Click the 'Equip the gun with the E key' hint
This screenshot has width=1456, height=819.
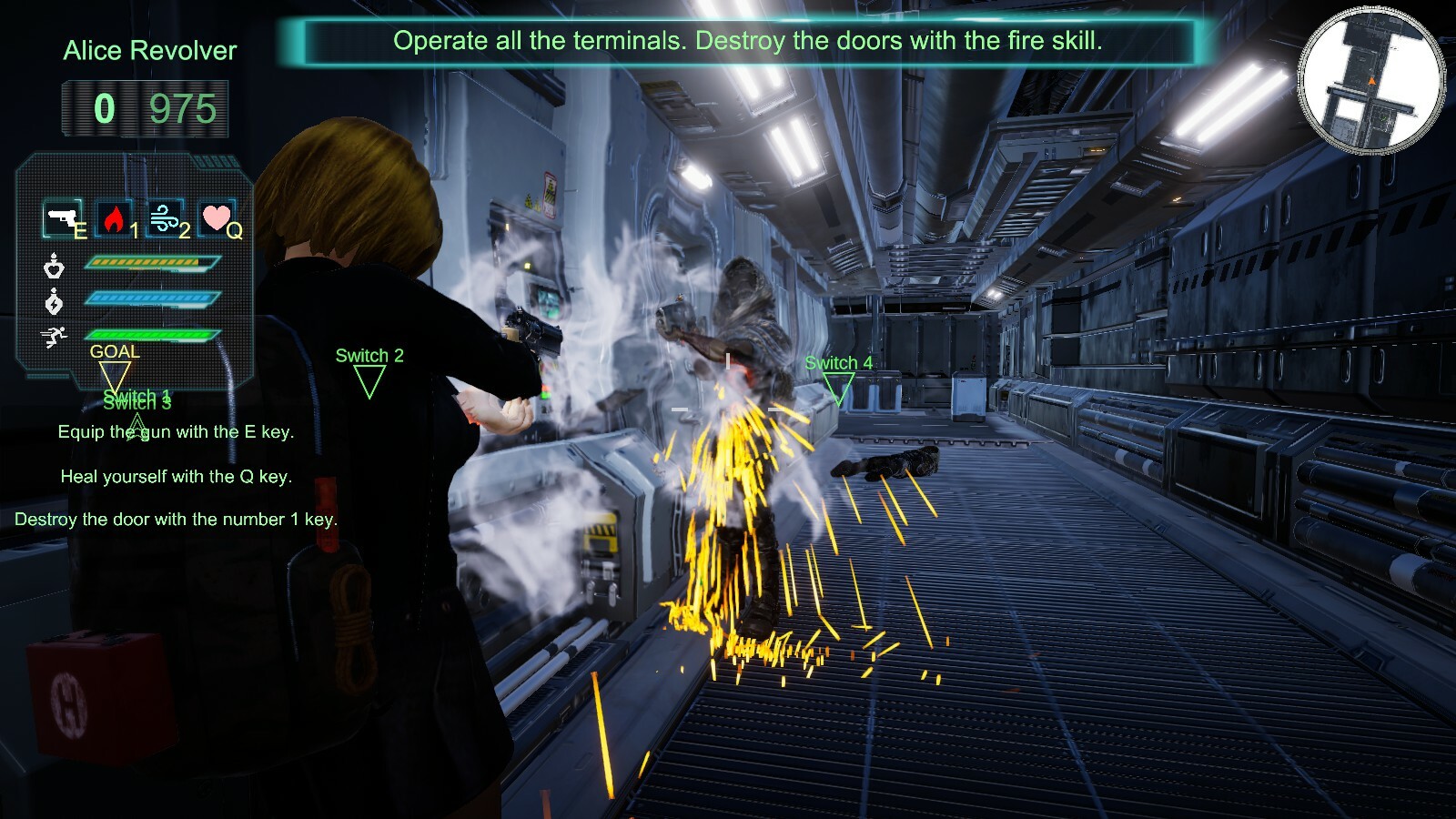click(x=176, y=434)
